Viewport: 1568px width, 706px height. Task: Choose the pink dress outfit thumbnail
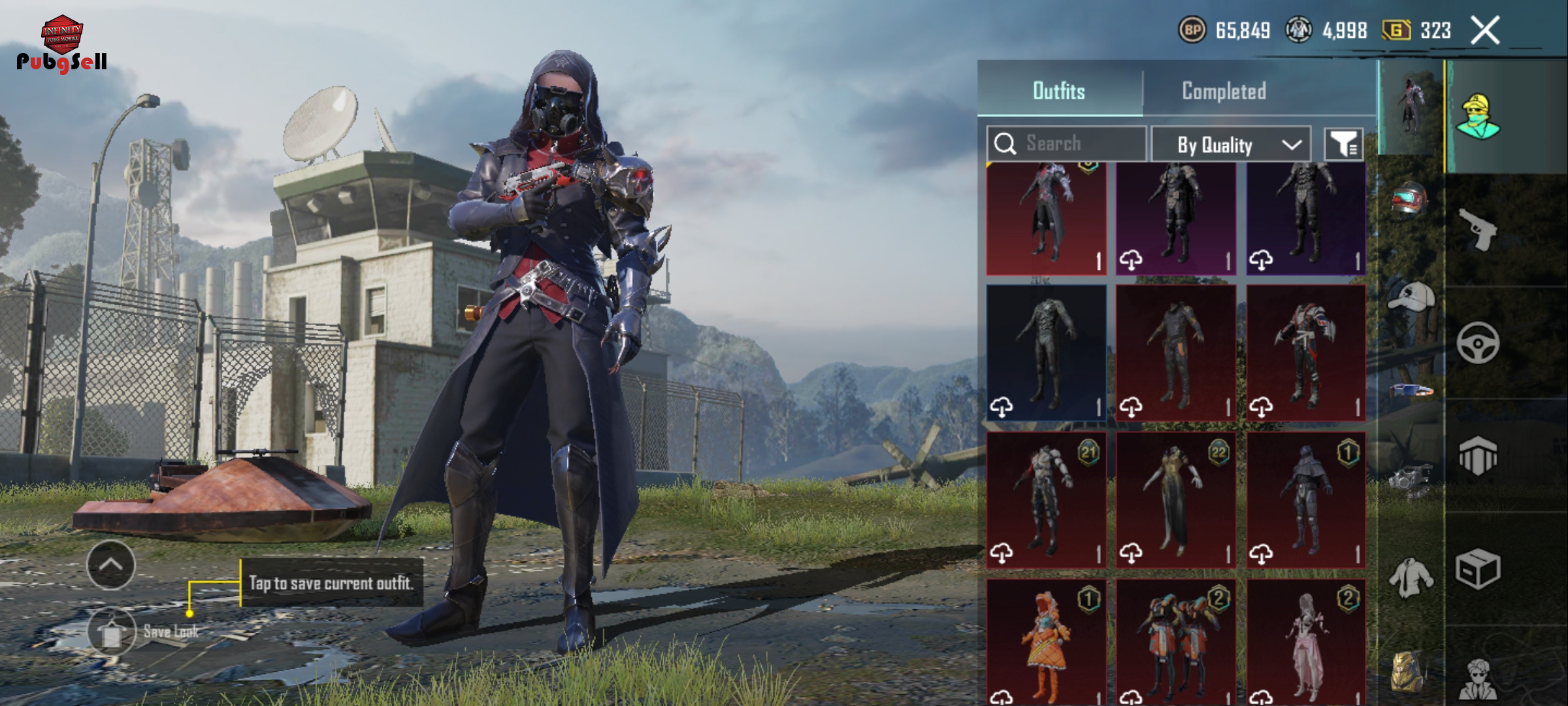click(1305, 642)
